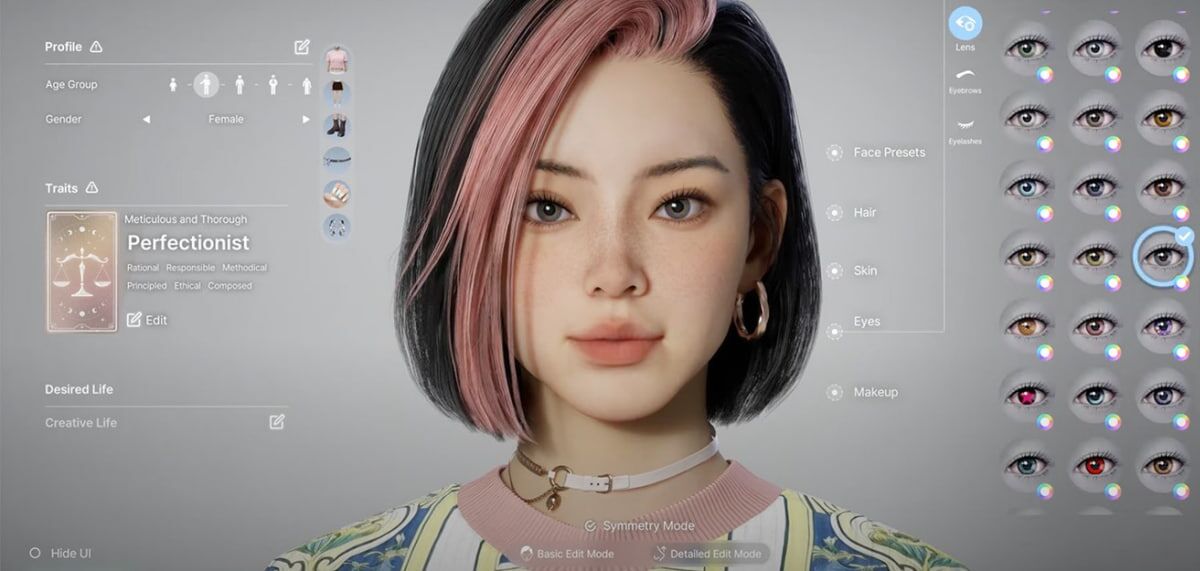Edit the Perfectionist trait

pyautogui.click(x=147, y=320)
